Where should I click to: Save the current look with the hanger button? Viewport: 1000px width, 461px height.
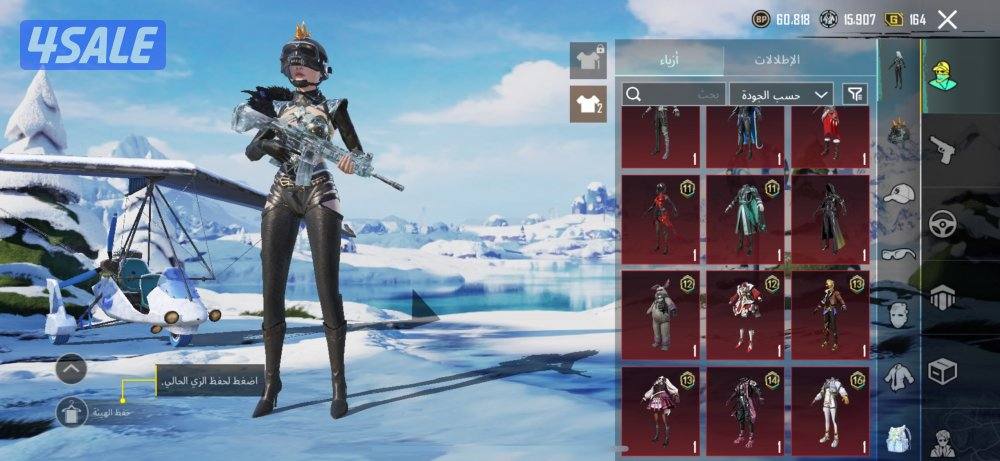point(71,412)
